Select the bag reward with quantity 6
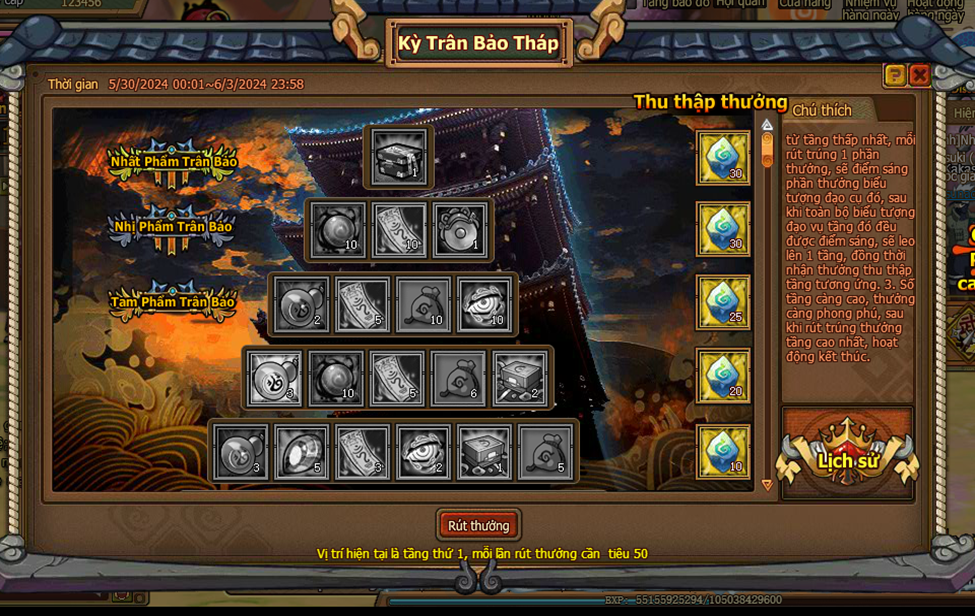The height and width of the screenshot is (616, 975). pyautogui.click(x=458, y=378)
